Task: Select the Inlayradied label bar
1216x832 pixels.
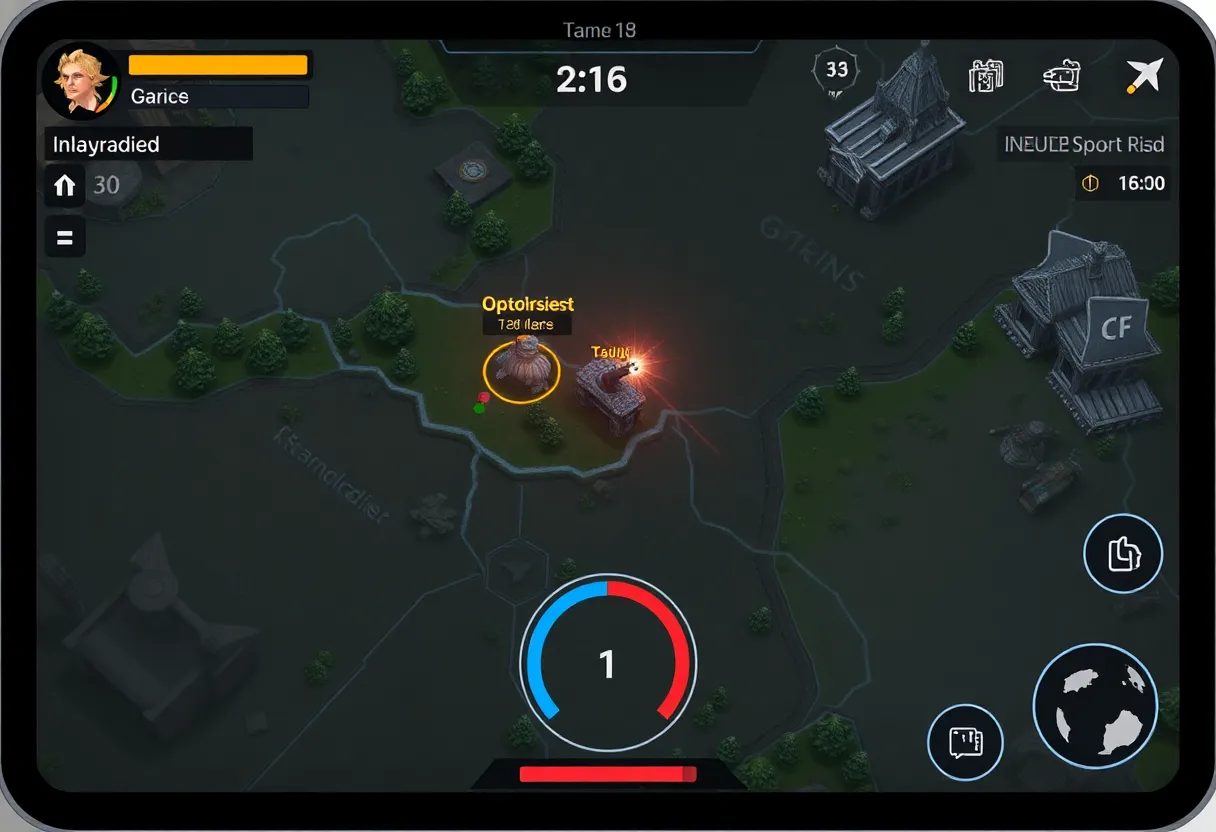Action: [149, 144]
